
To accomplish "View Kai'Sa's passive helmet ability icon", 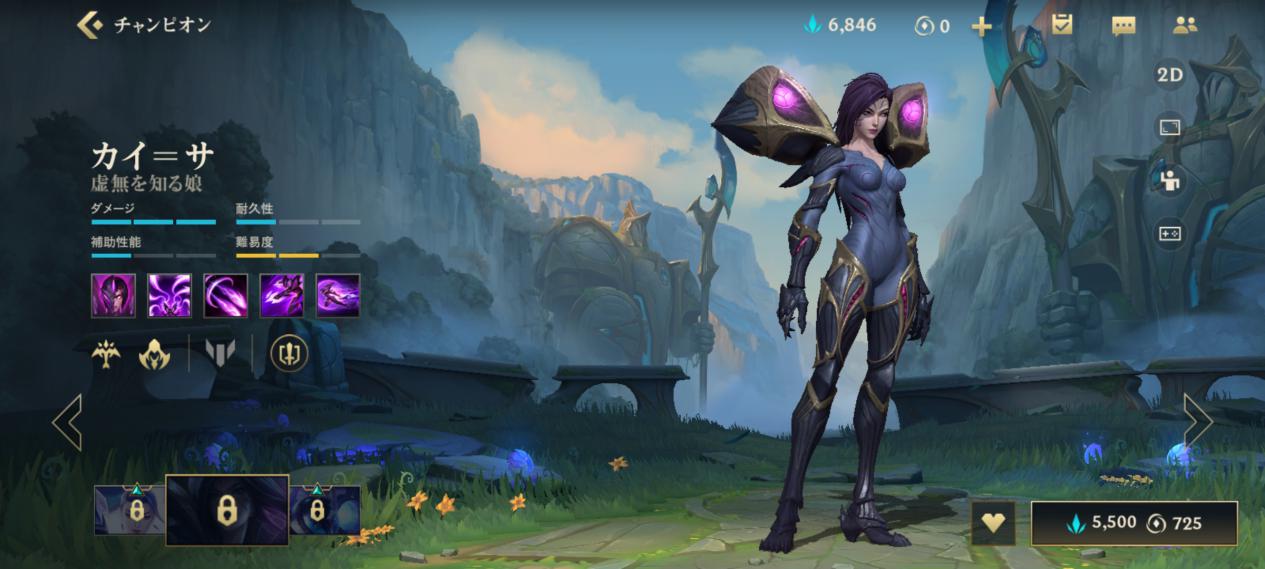I will point(113,295).
